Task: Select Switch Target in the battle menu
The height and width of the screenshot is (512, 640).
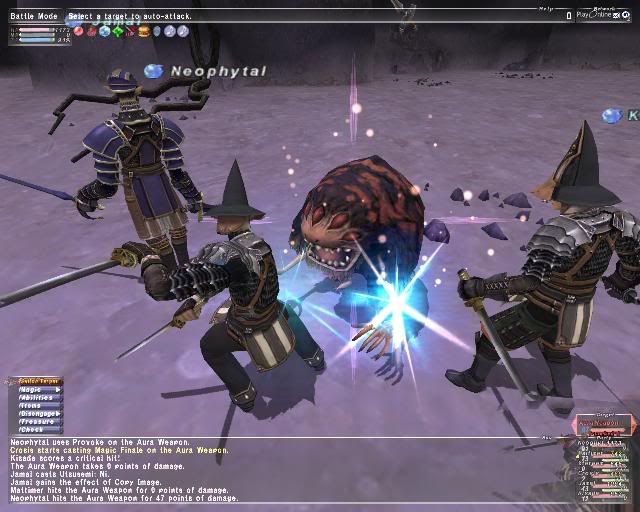Action: [35, 381]
